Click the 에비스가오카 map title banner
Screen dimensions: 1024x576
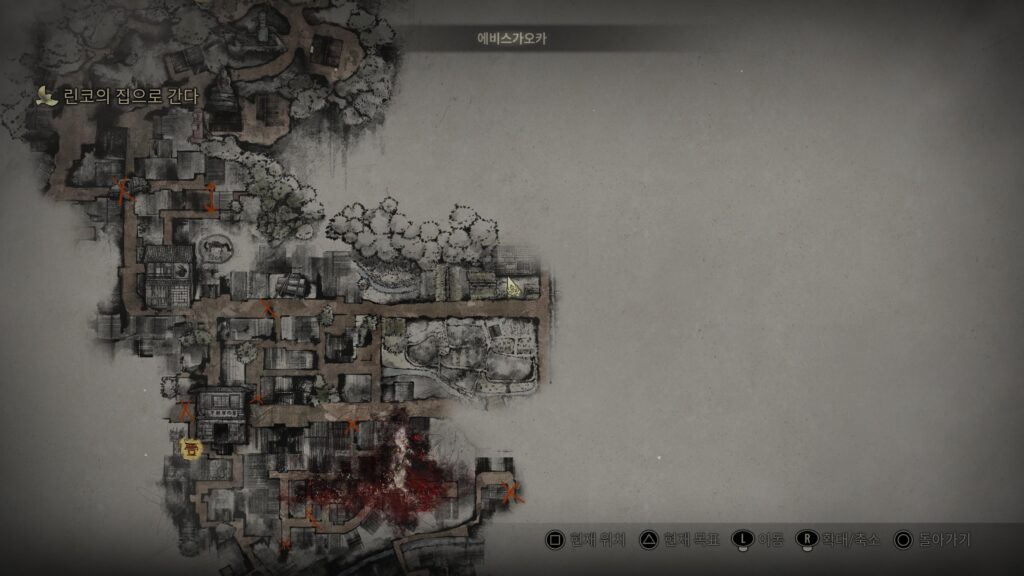pos(511,39)
